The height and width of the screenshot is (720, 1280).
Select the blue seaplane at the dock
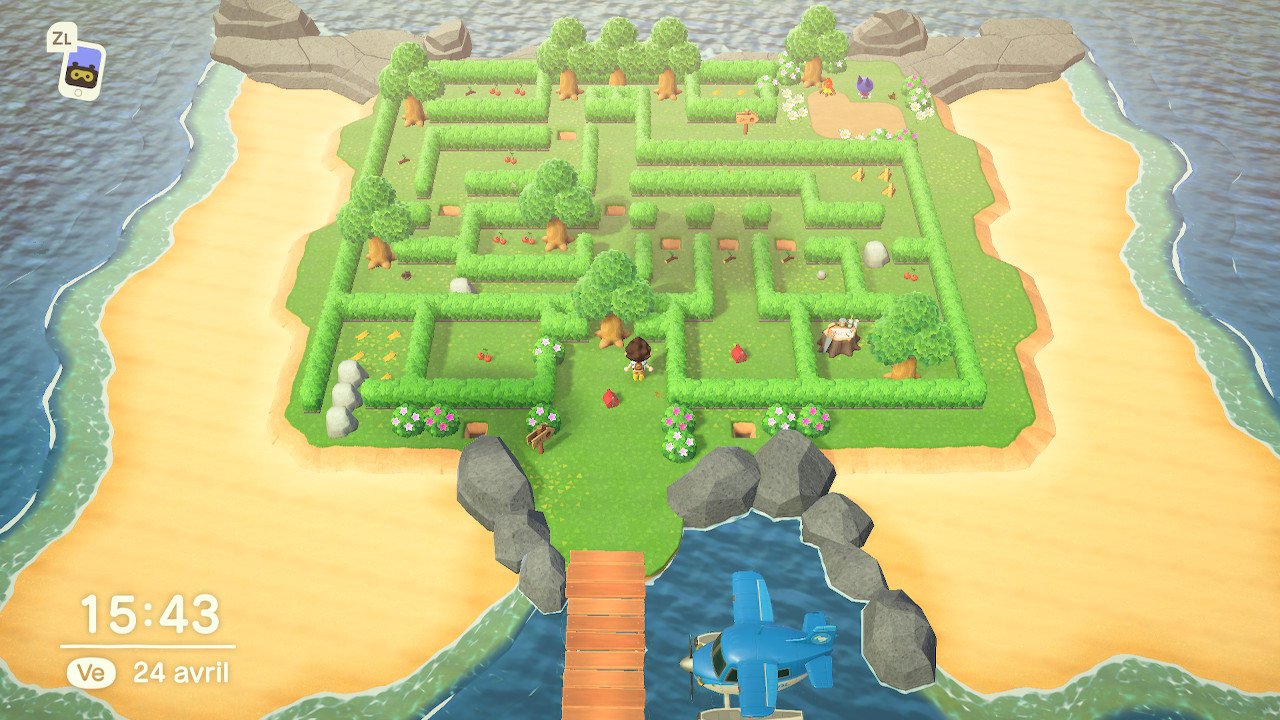point(762,655)
